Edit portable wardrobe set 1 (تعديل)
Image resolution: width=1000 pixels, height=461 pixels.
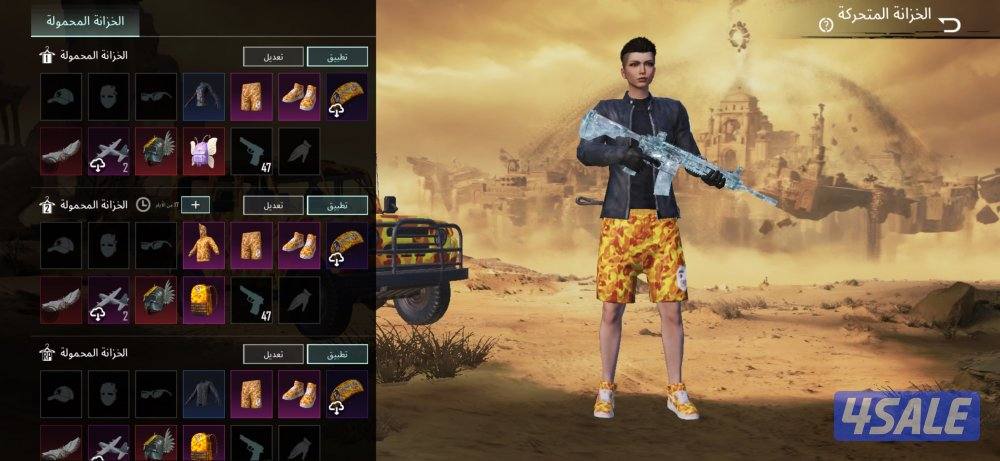coord(274,57)
